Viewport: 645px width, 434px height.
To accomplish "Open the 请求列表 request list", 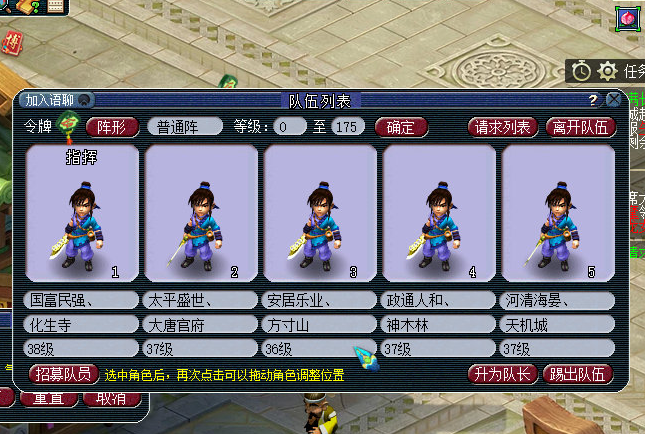I will (x=502, y=127).
